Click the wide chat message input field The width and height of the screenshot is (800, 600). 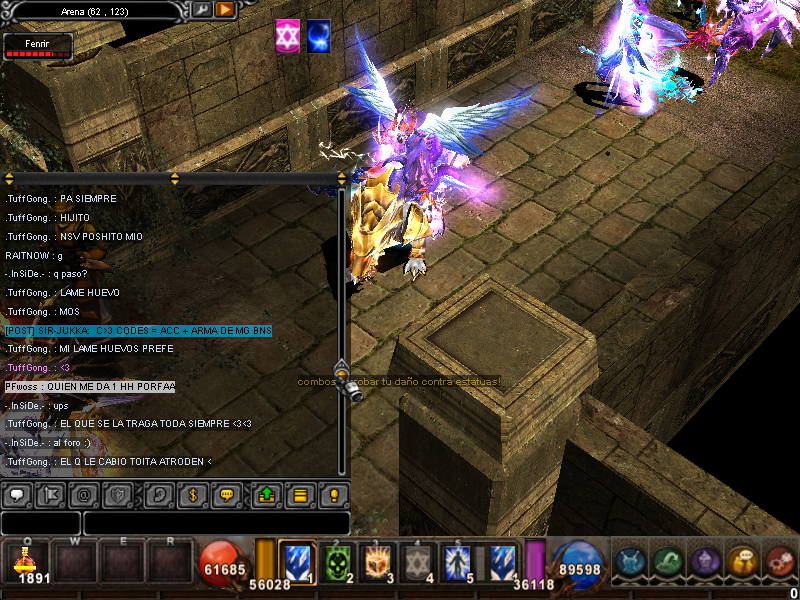coord(216,523)
